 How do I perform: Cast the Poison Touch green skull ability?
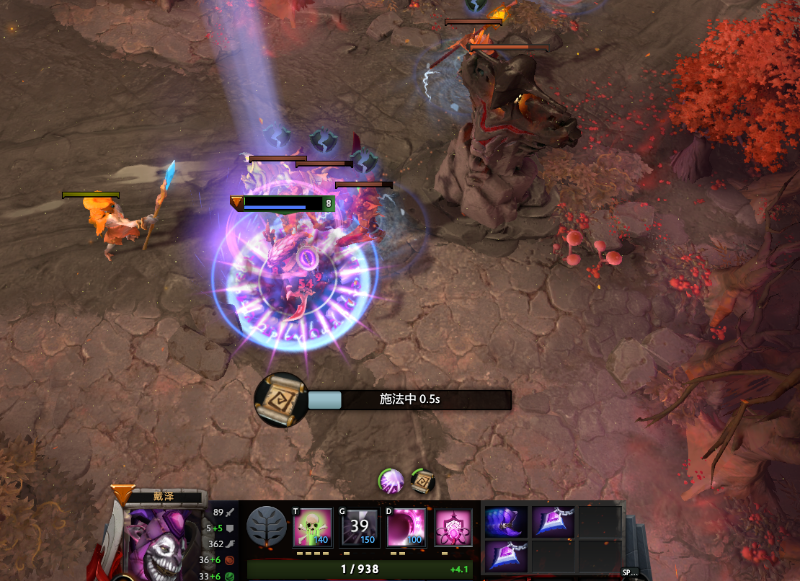pos(312,527)
